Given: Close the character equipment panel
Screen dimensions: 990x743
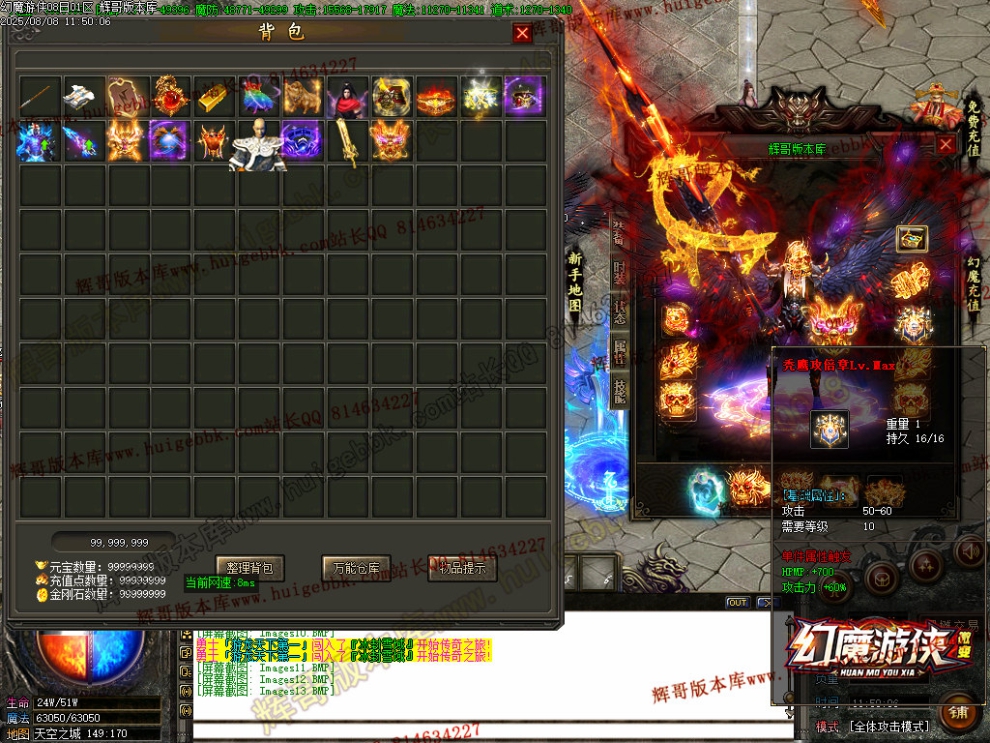Looking at the screenshot, I should (x=946, y=145).
